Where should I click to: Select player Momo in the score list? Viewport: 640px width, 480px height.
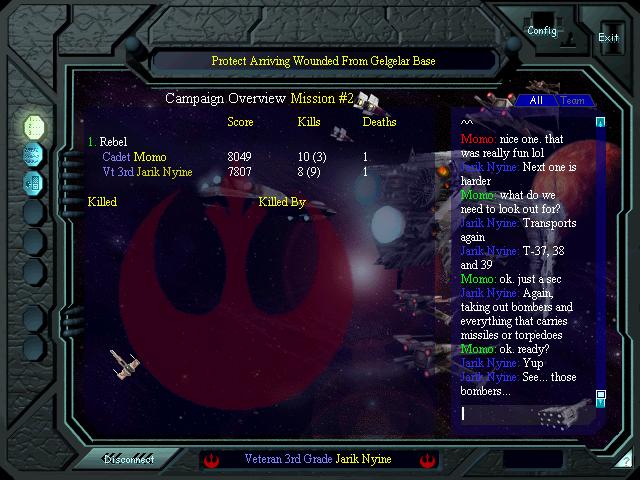[149, 157]
